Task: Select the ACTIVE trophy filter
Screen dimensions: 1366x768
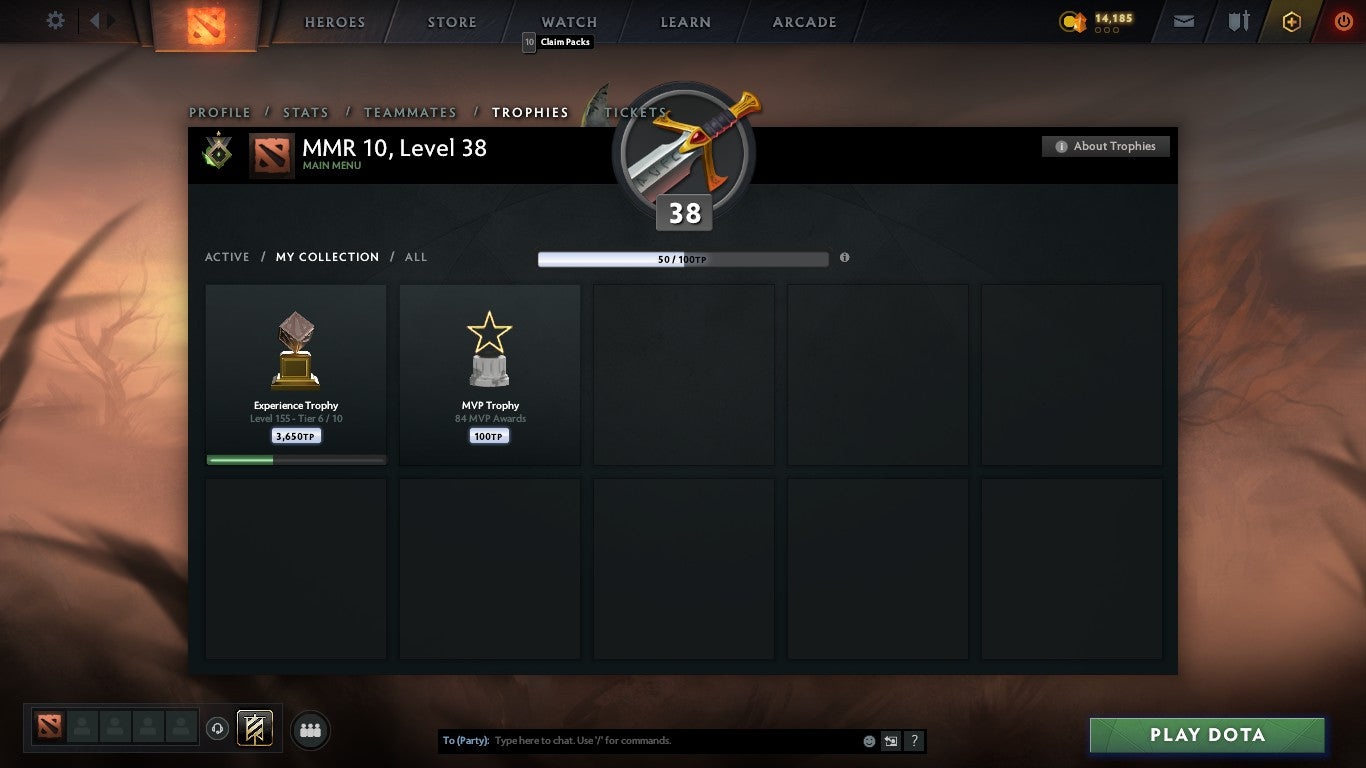Action: pos(227,257)
